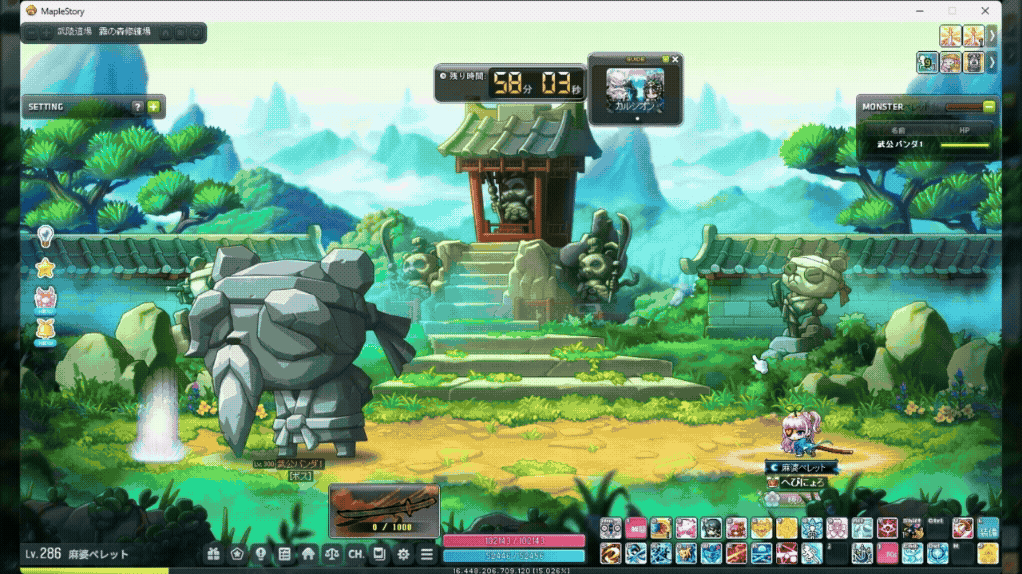Open the yellow star event icon
Viewport: 1022px width, 574px height.
point(45,268)
